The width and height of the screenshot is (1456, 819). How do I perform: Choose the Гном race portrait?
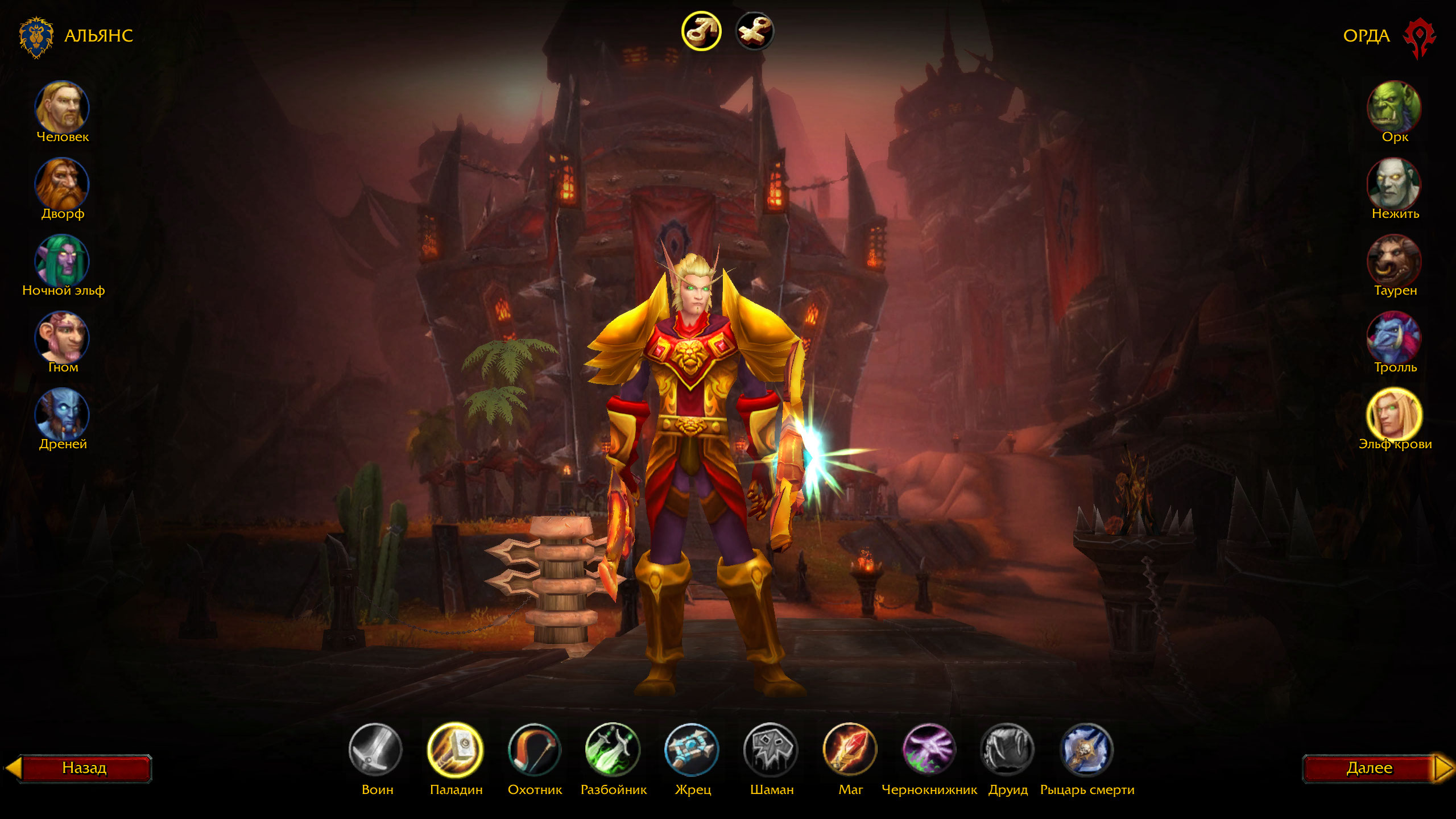tap(62, 337)
